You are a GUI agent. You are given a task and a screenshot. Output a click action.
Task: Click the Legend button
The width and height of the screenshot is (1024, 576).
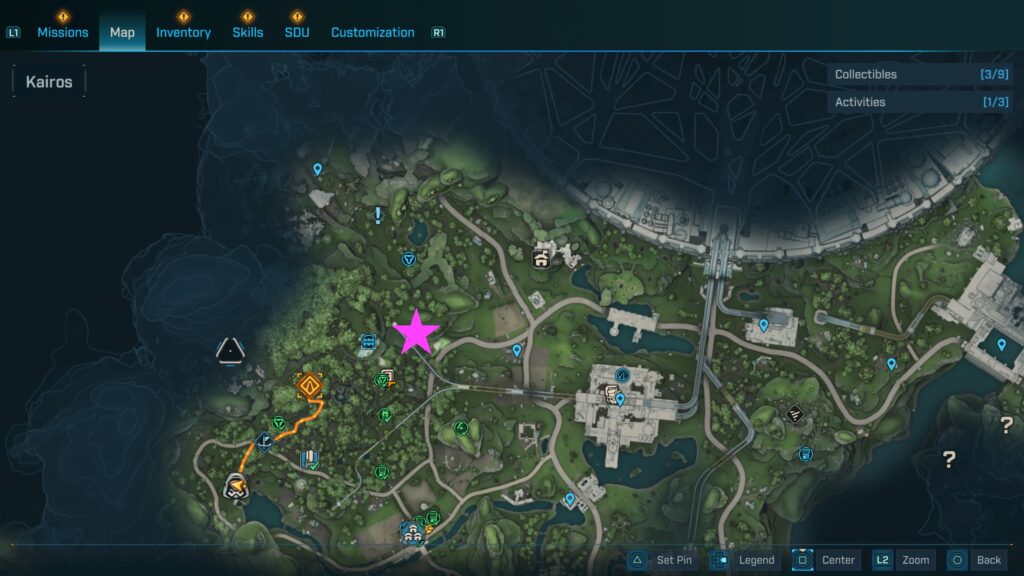pyautogui.click(x=745, y=560)
